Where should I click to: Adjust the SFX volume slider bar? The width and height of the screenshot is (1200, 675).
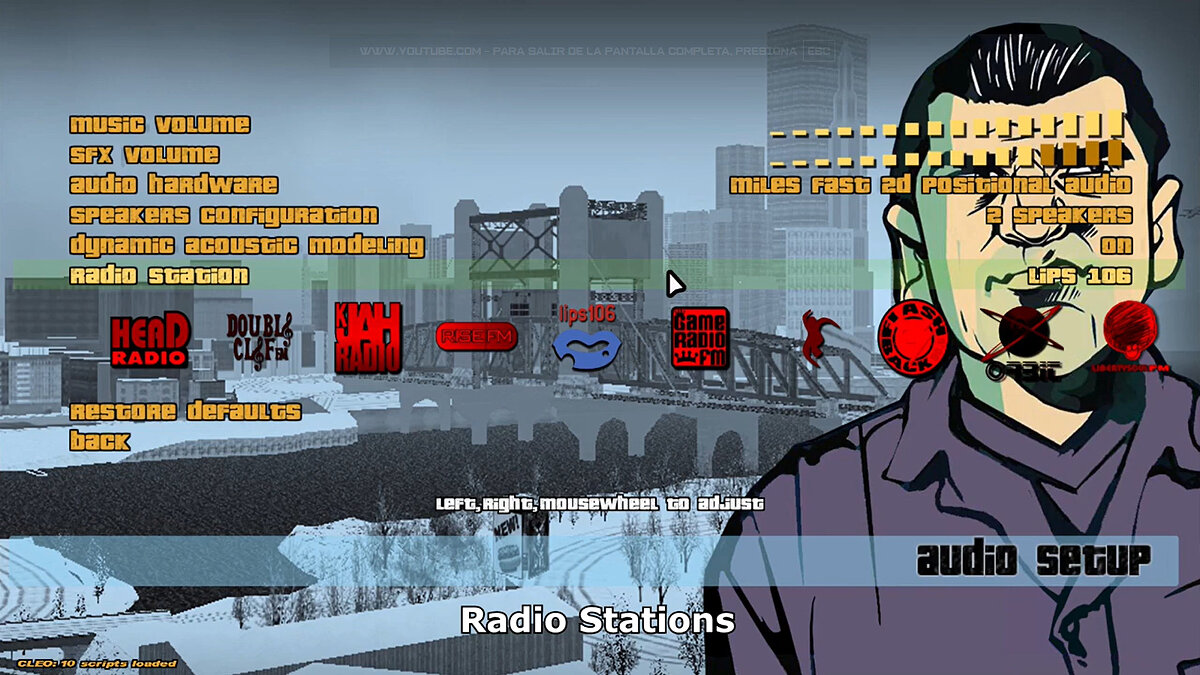click(946, 155)
